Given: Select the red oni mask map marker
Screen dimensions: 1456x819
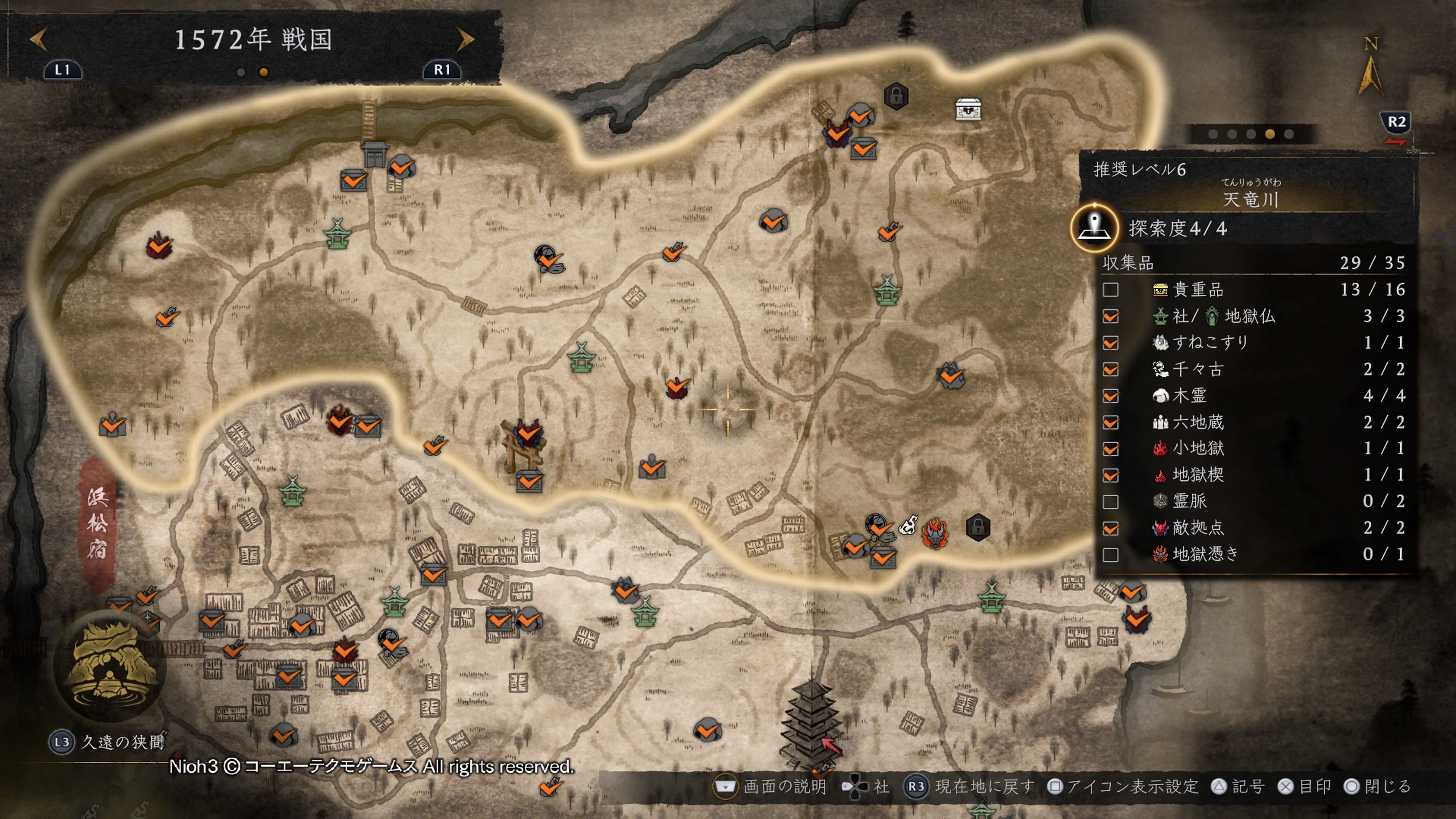Looking at the screenshot, I should 935,533.
